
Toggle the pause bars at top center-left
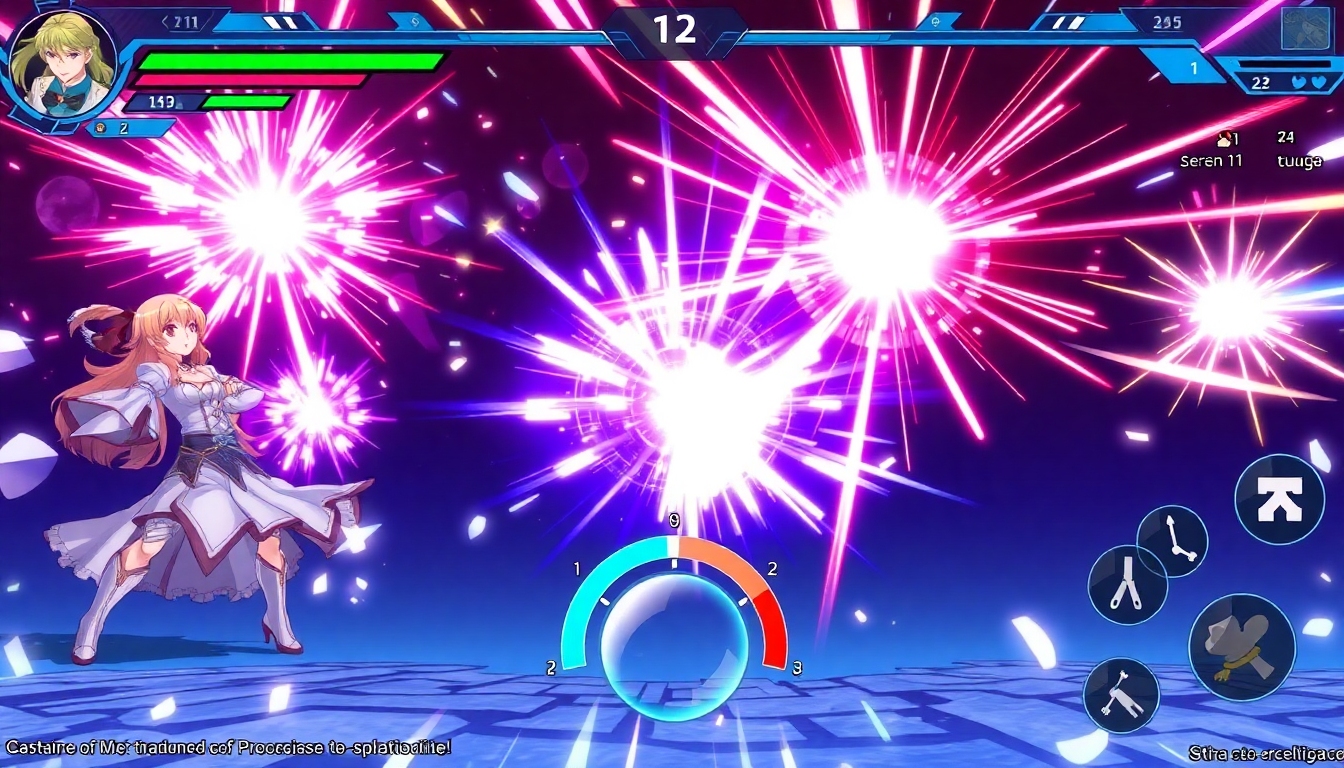point(281,22)
